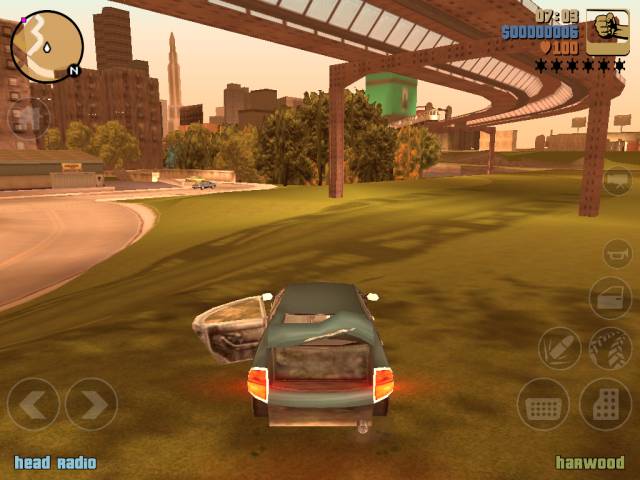Activate the handbrake button
Screen dimensions: 640x480
point(609,348)
